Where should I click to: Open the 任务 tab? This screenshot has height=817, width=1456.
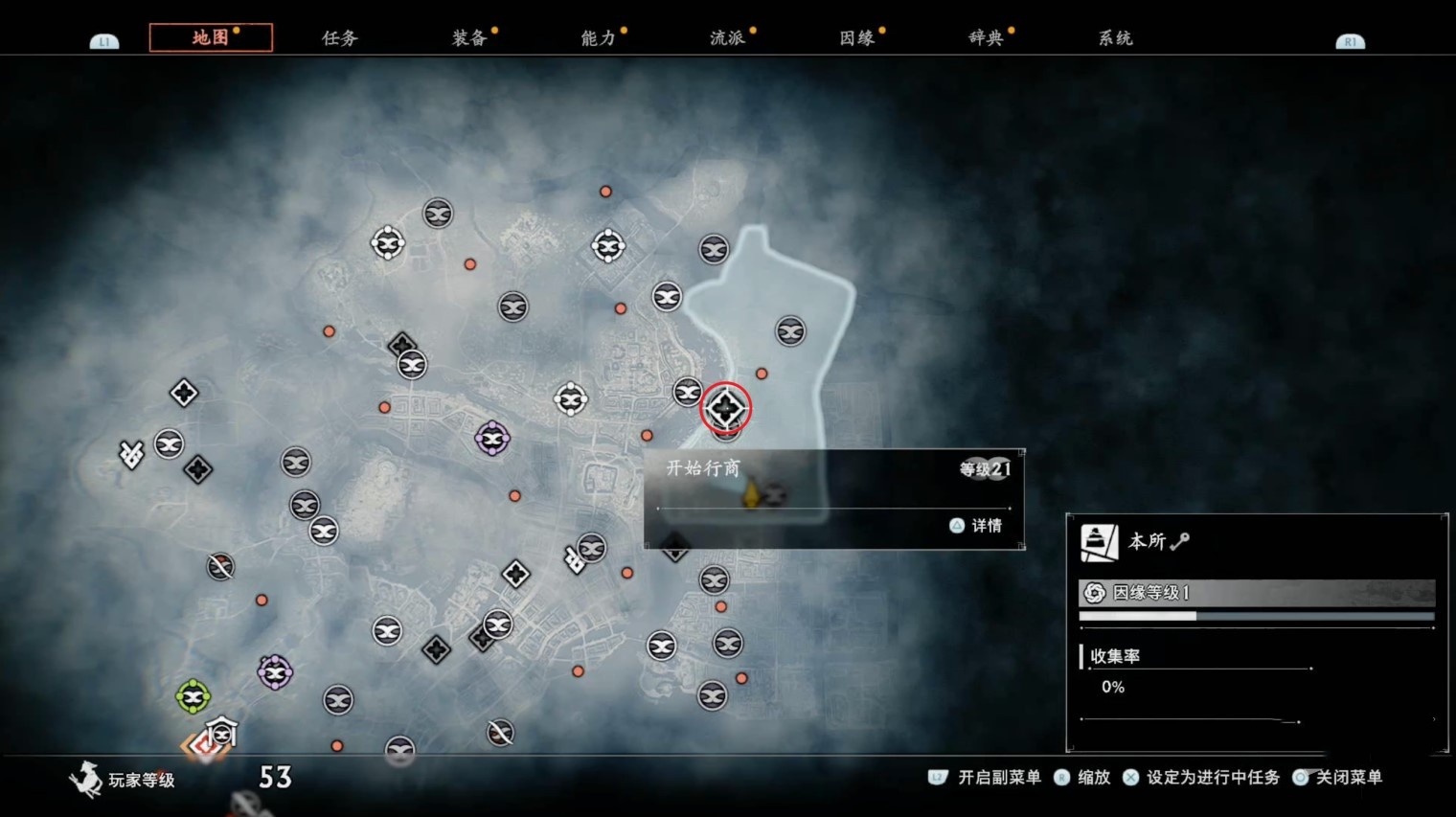pos(340,38)
